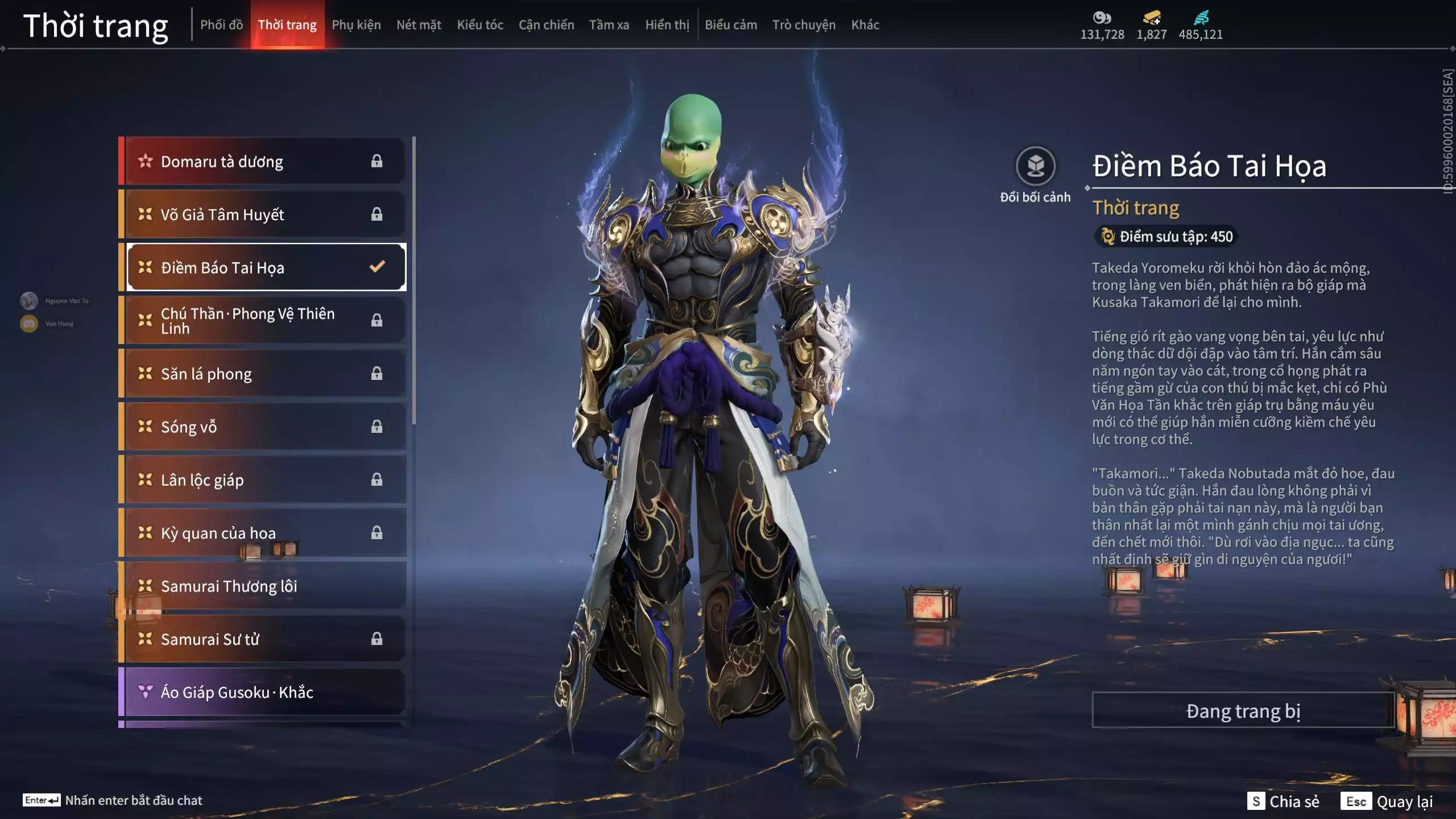Switch to the Tầm xa tab
Image resolution: width=1456 pixels, height=819 pixels.
point(609,24)
